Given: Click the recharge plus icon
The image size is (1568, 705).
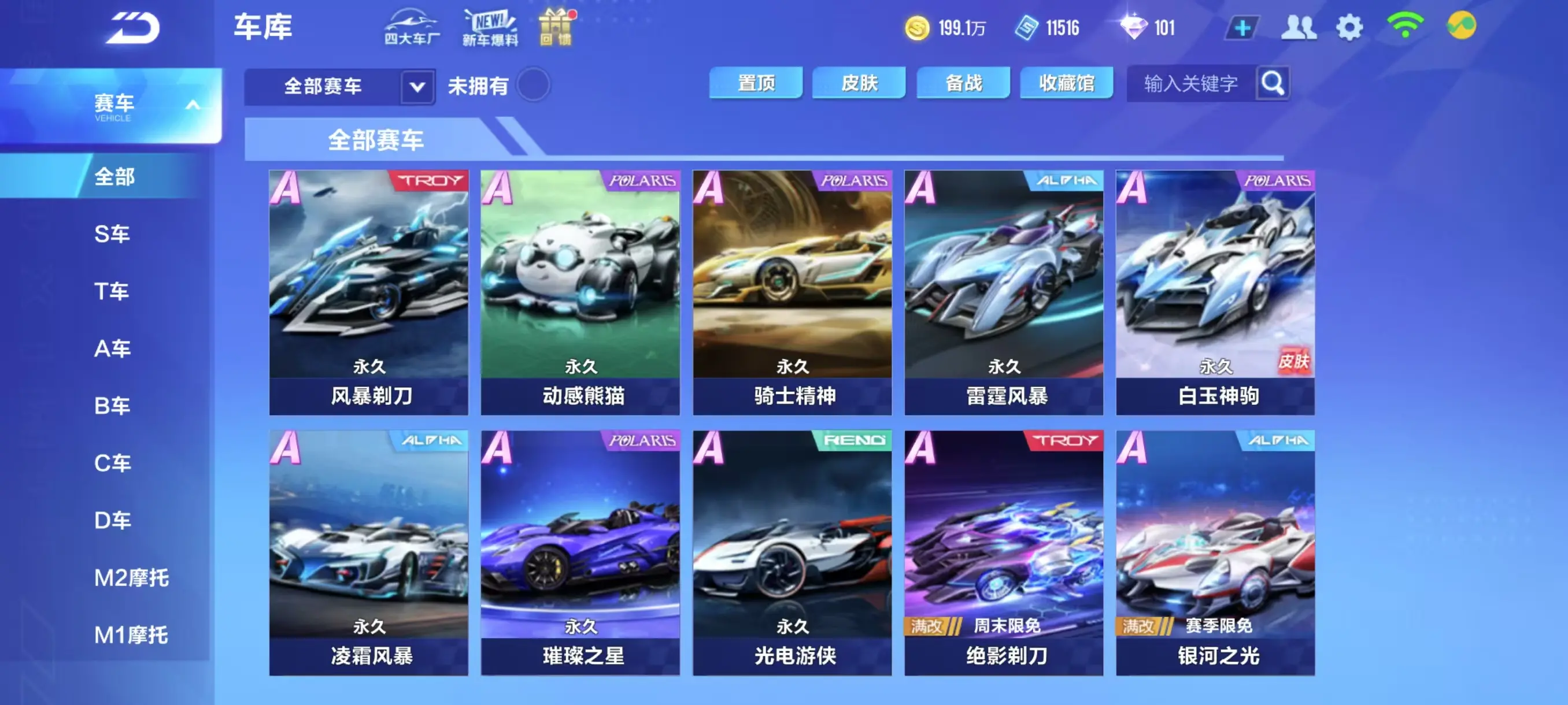Looking at the screenshot, I should pyautogui.click(x=1244, y=27).
